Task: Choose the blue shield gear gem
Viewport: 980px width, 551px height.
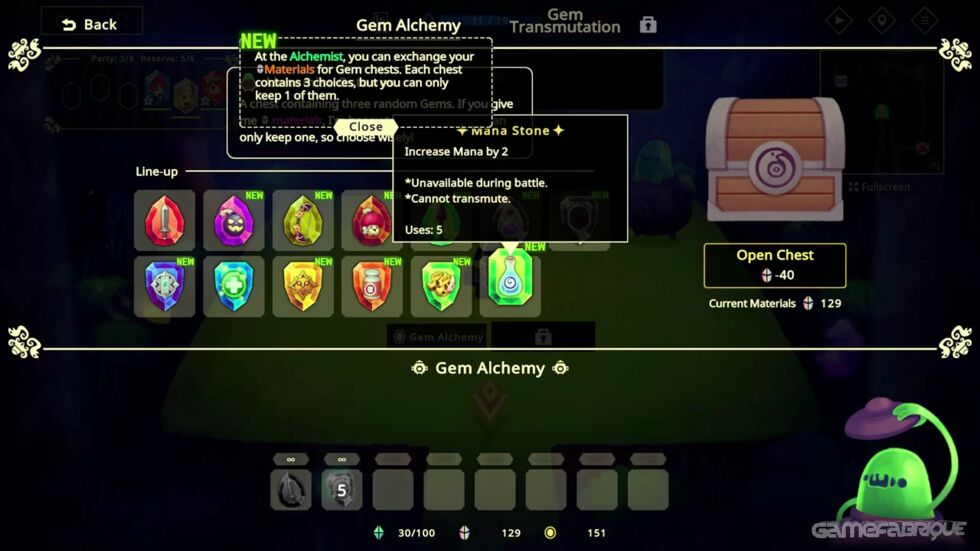Action: [165, 286]
